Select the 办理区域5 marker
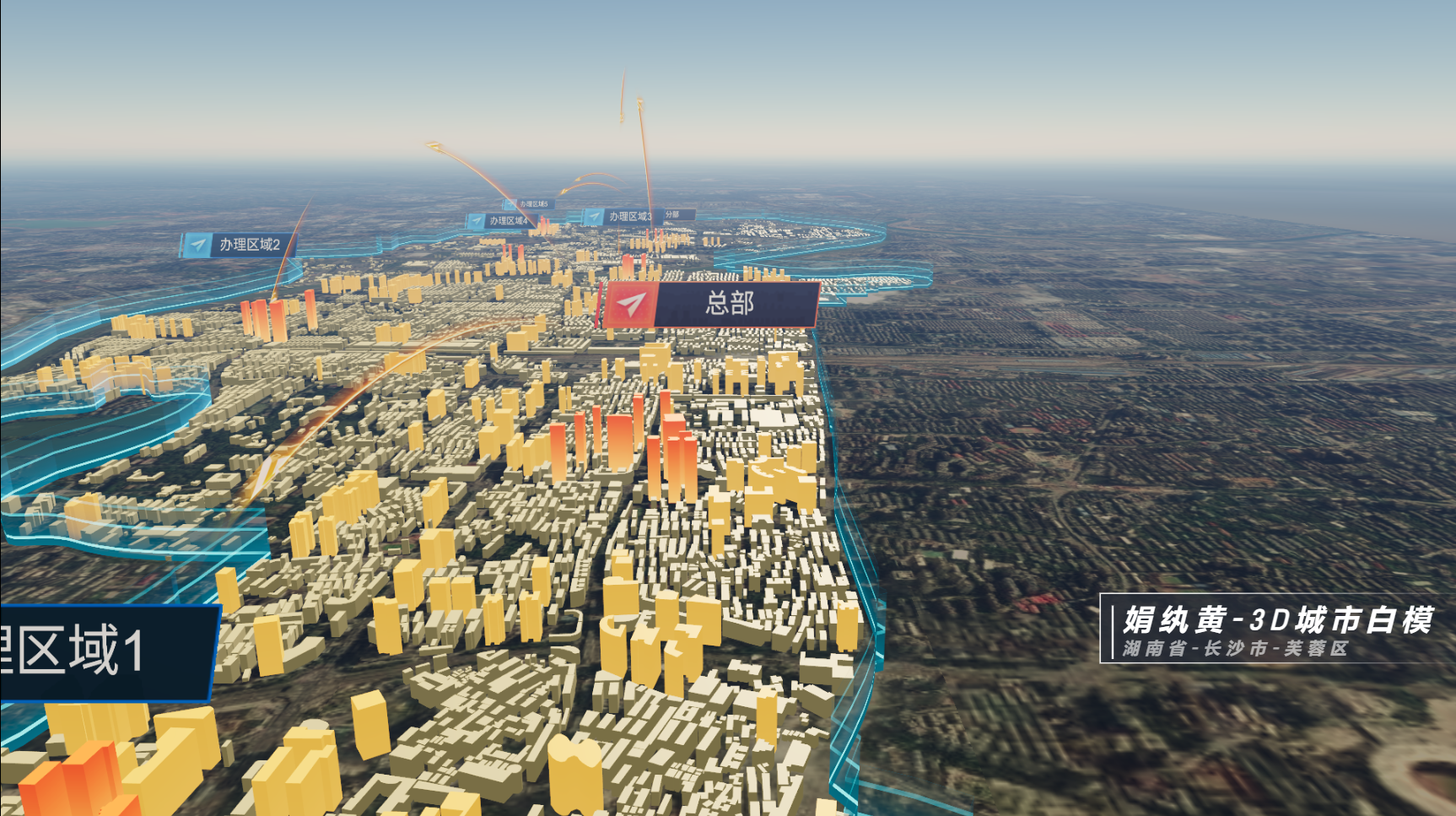 [x=528, y=204]
